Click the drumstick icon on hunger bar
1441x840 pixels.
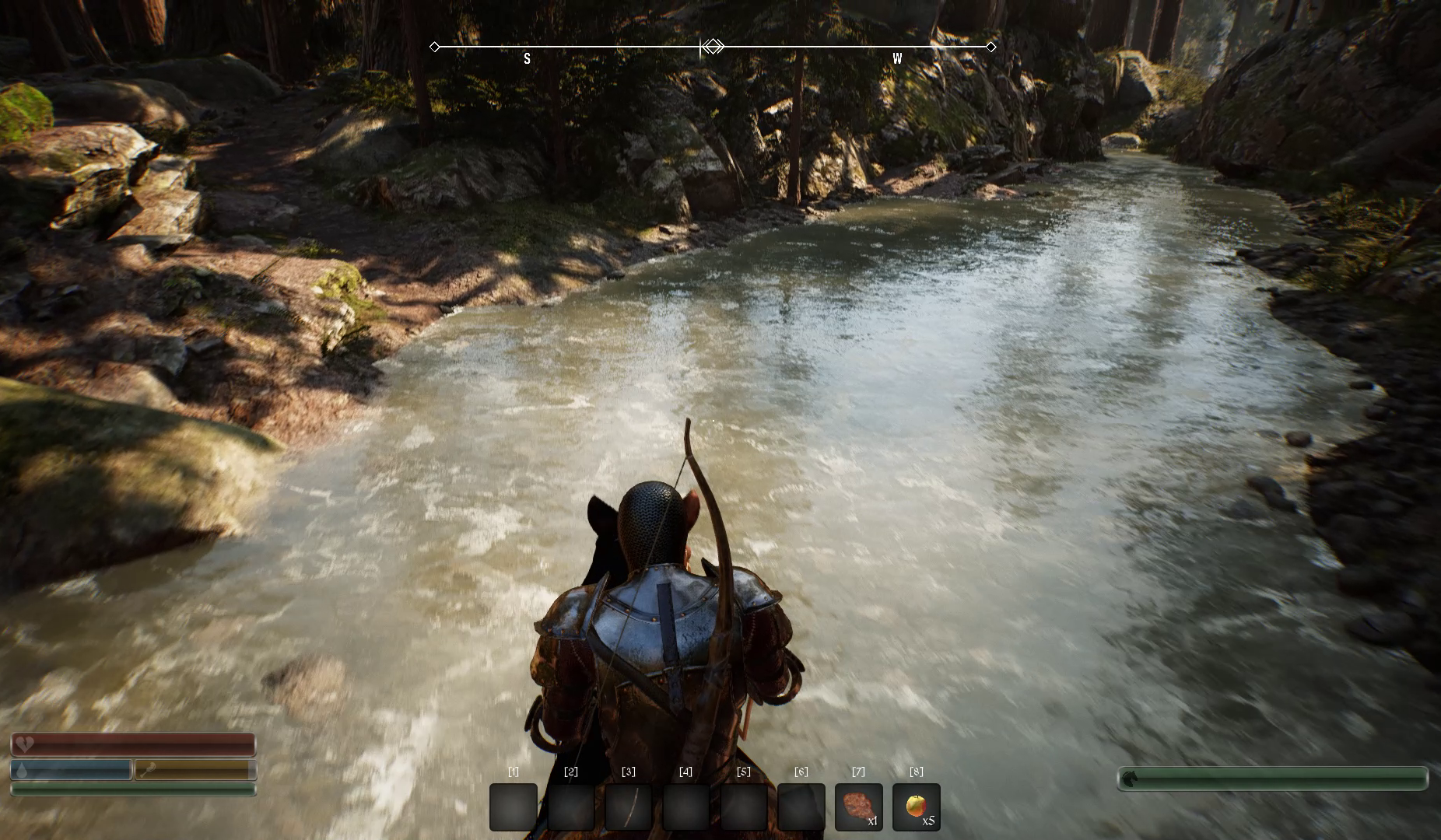click(x=149, y=771)
